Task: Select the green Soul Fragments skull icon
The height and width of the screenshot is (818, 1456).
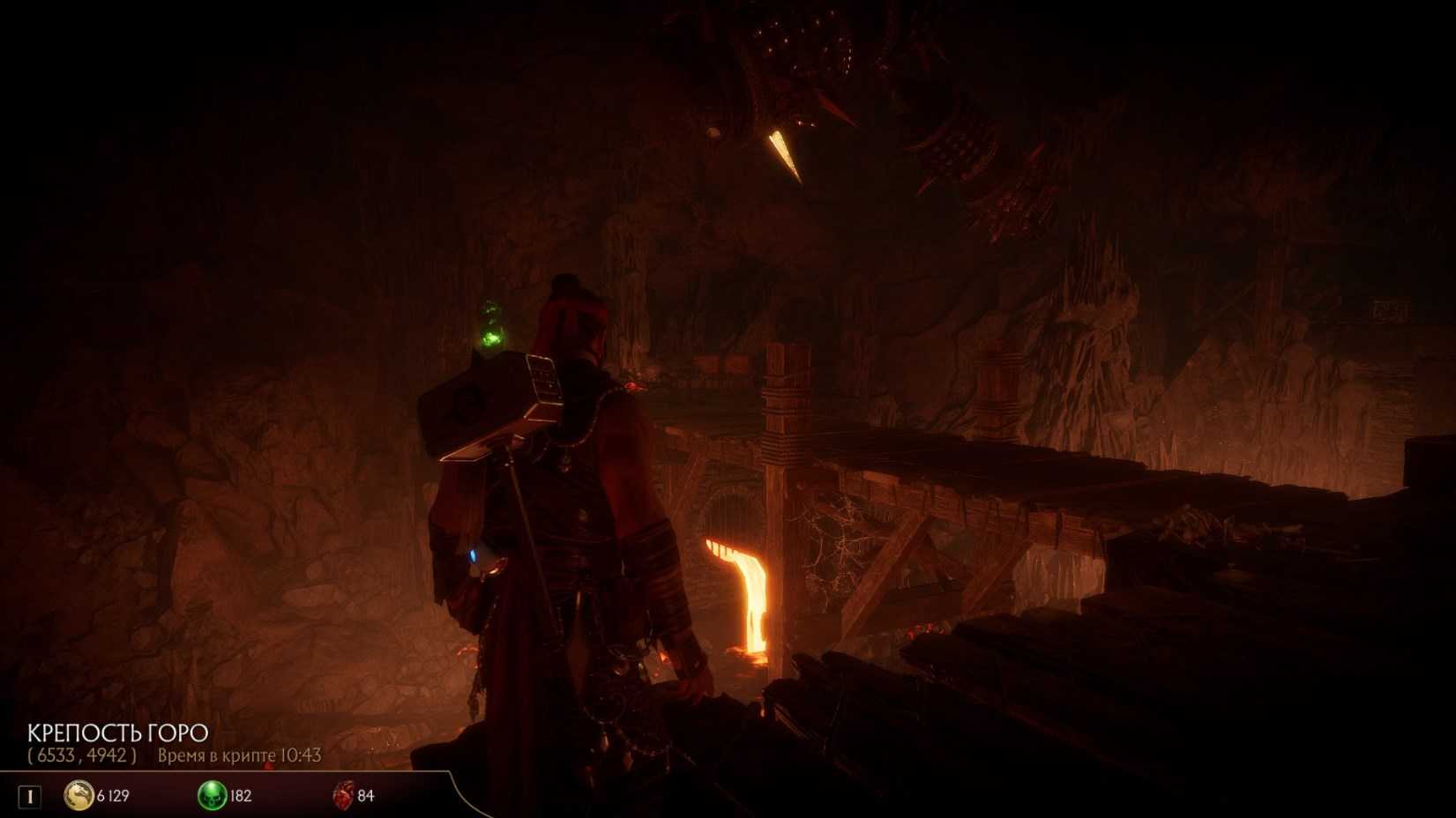Action: click(x=212, y=795)
